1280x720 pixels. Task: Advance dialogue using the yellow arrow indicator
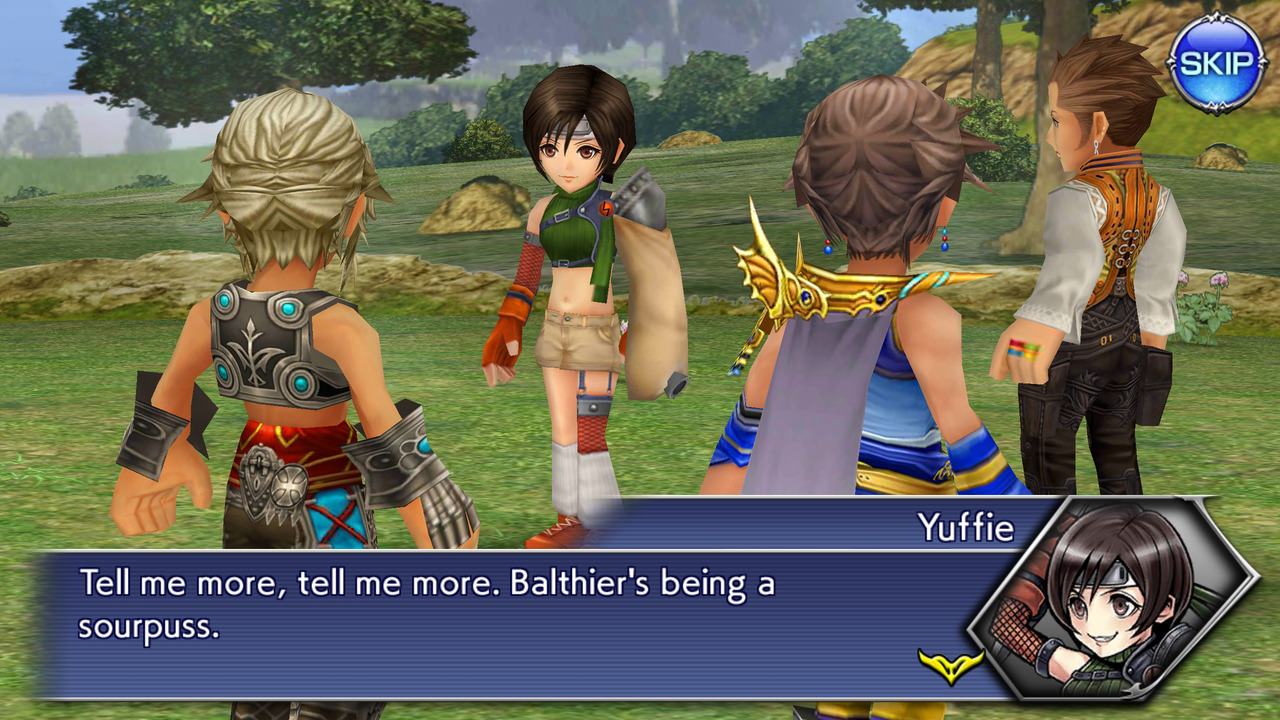[x=951, y=664]
